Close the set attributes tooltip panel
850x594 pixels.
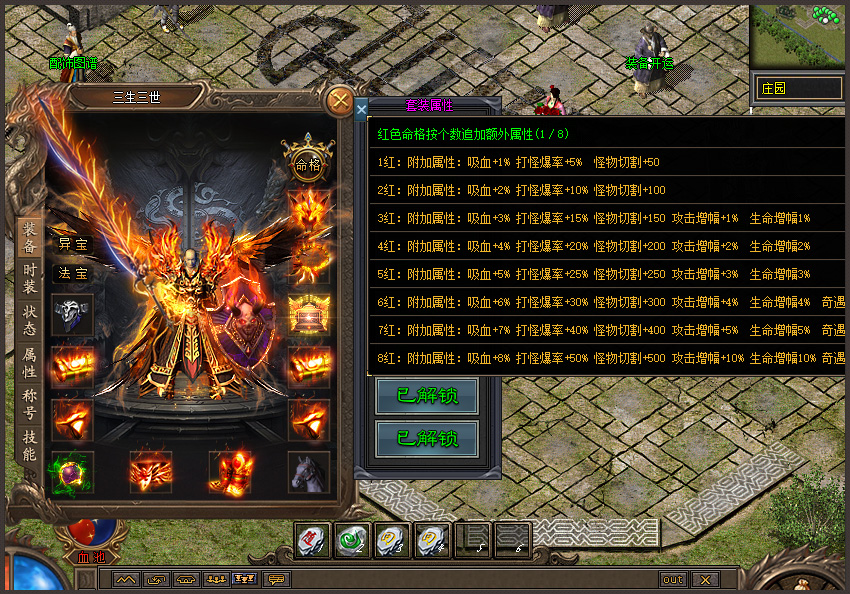point(361,110)
